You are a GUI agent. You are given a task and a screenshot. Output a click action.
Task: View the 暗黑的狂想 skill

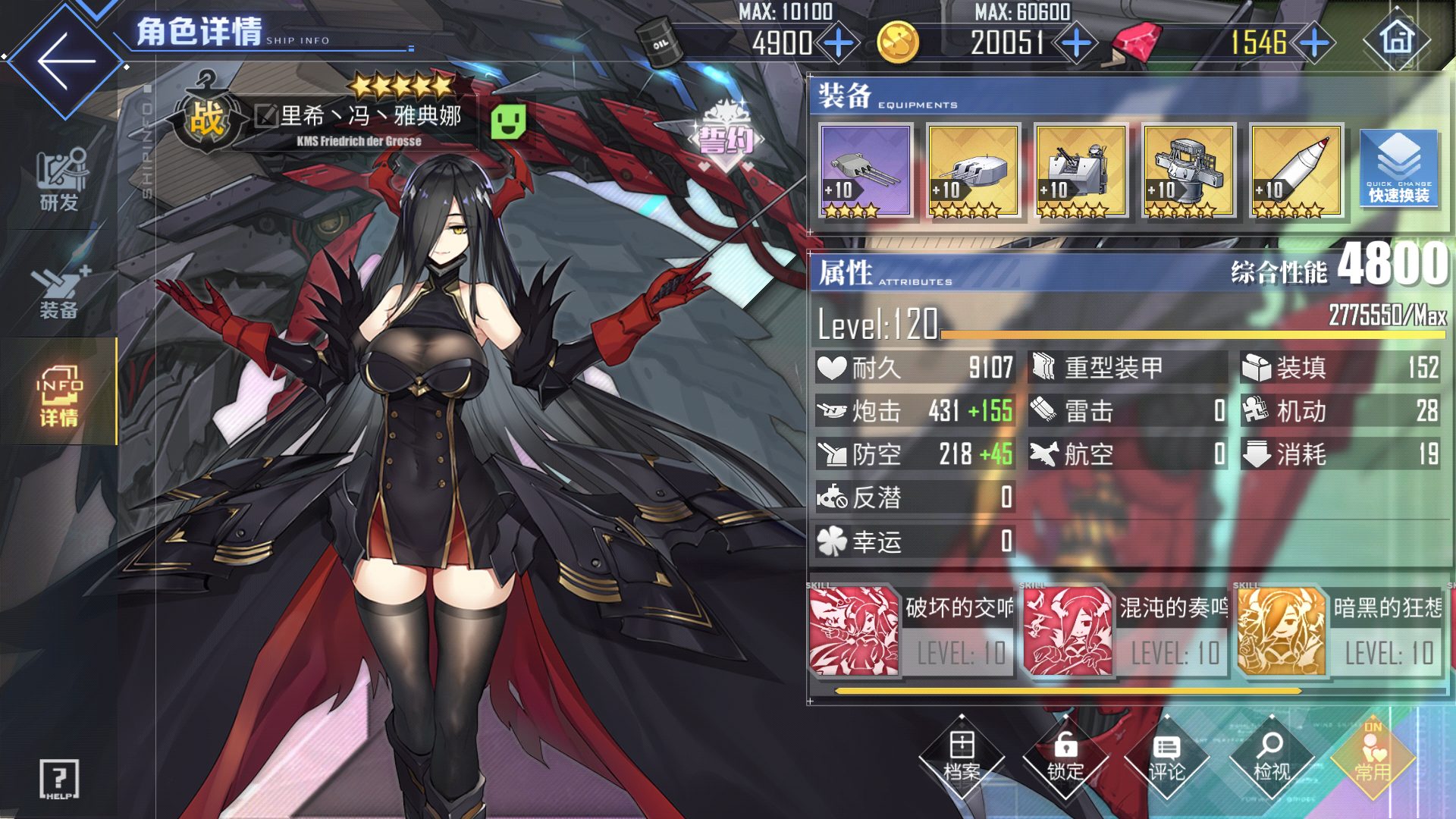click(x=1340, y=631)
